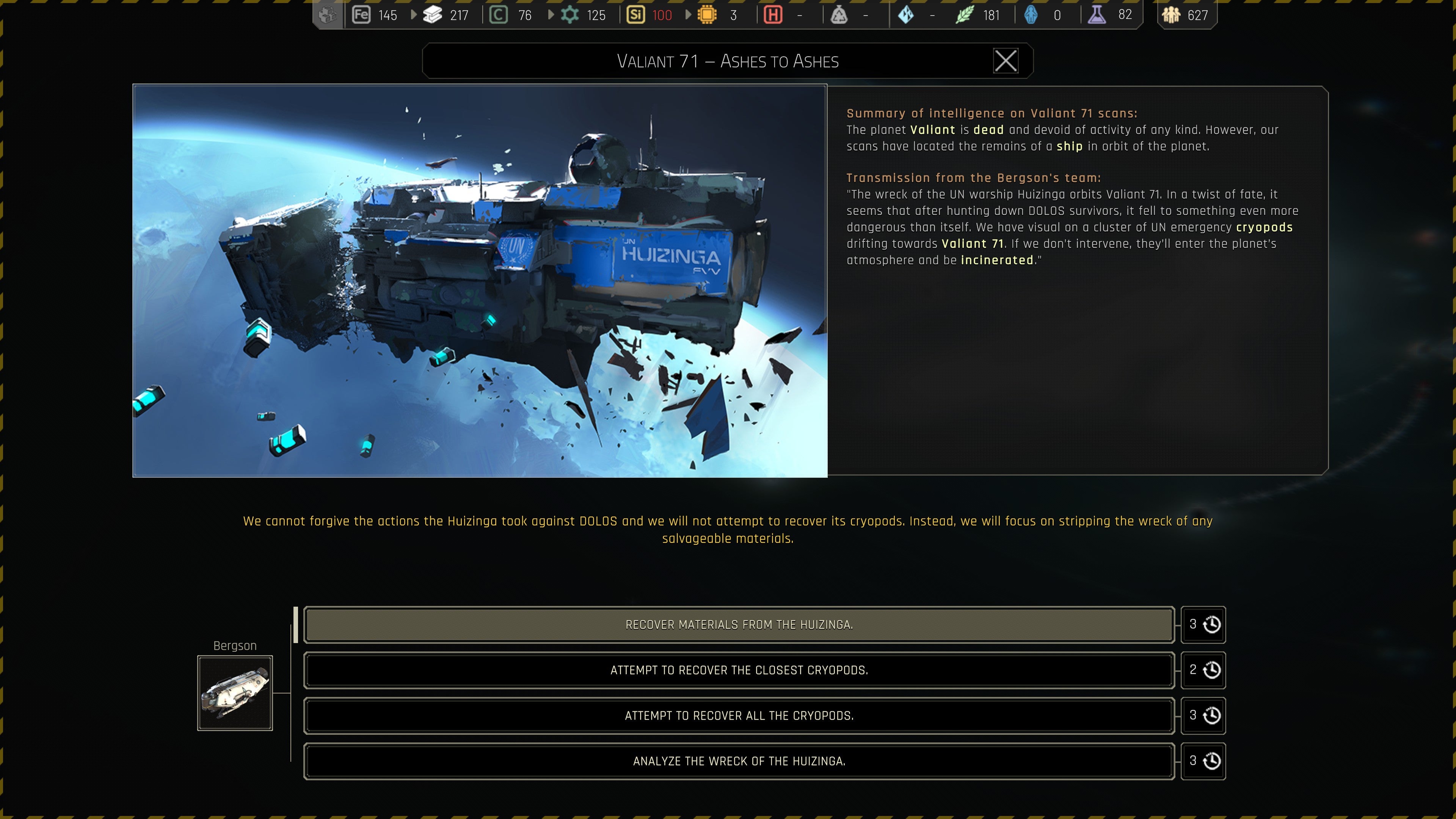The width and height of the screenshot is (1456, 819).
Task: Click the iron (Fe) resource icon
Action: coord(362,15)
